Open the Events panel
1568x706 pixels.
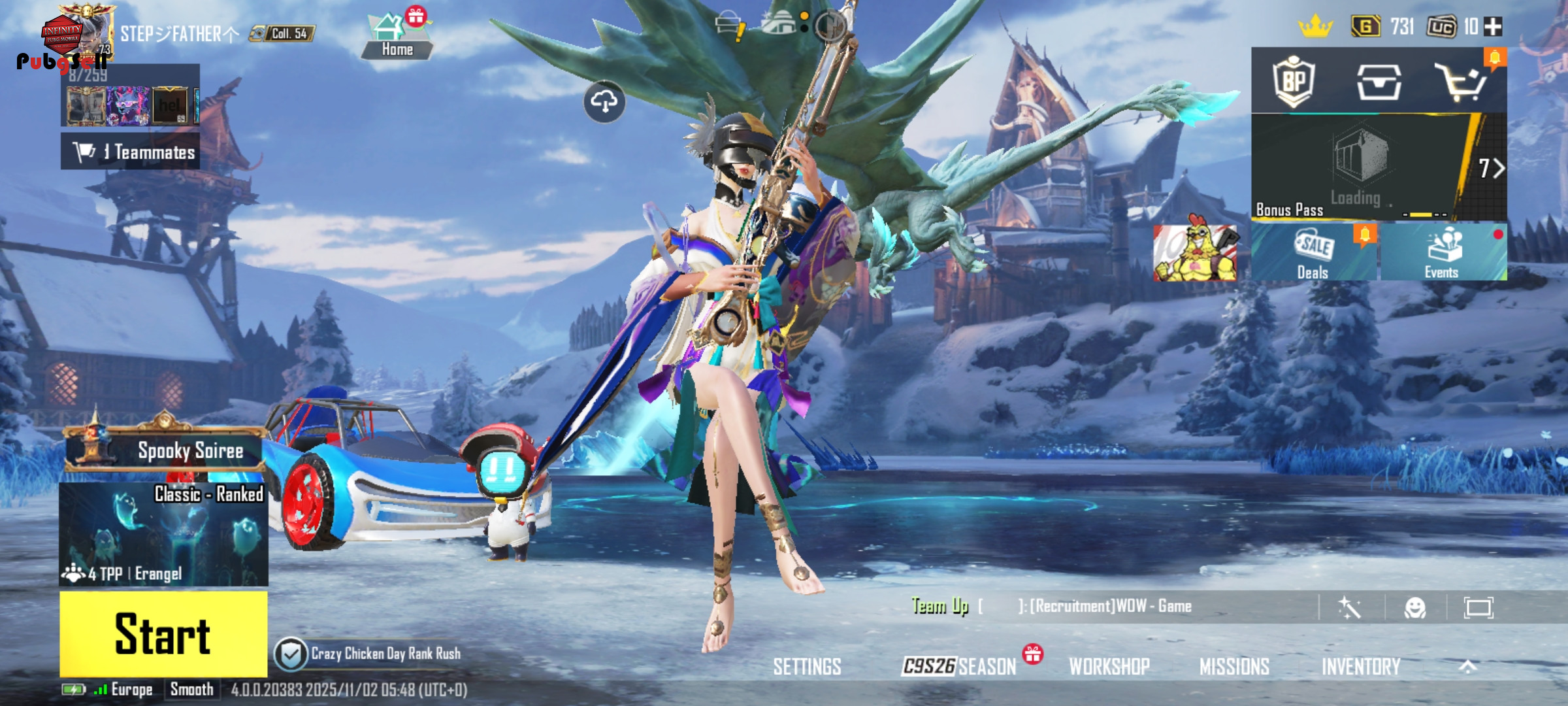(x=1443, y=253)
